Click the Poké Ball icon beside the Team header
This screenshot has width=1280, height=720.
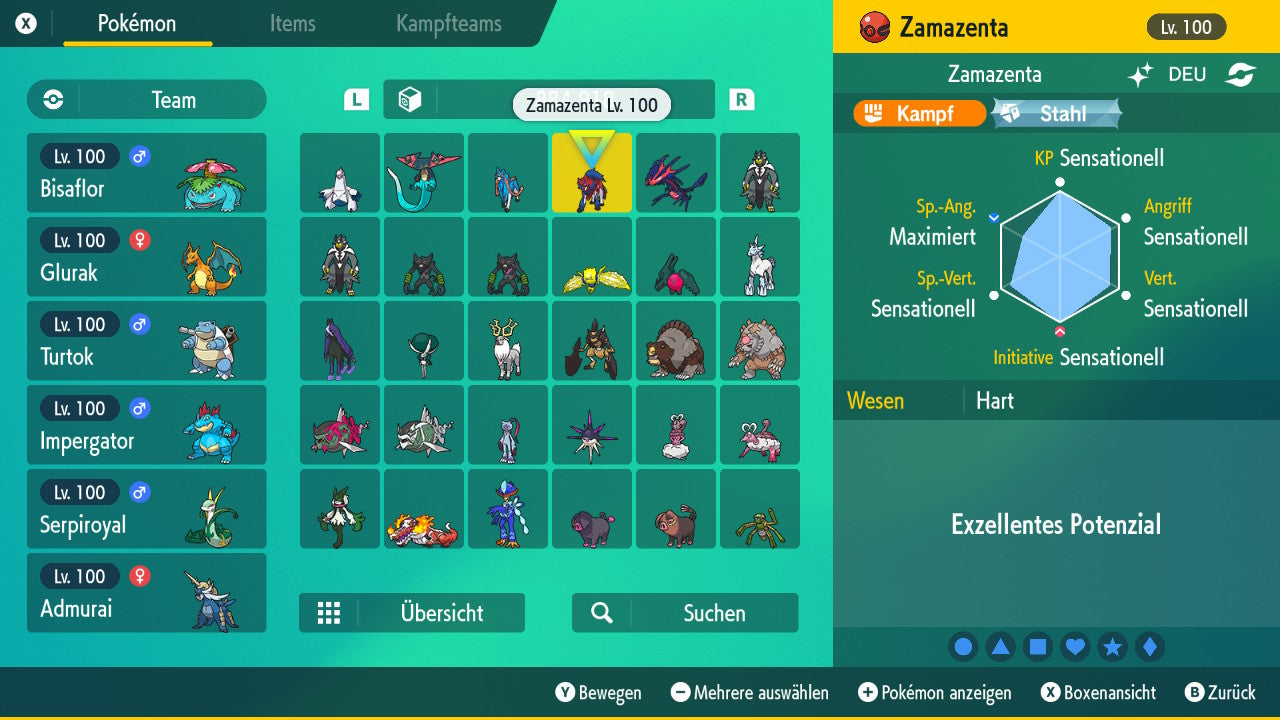(x=51, y=100)
